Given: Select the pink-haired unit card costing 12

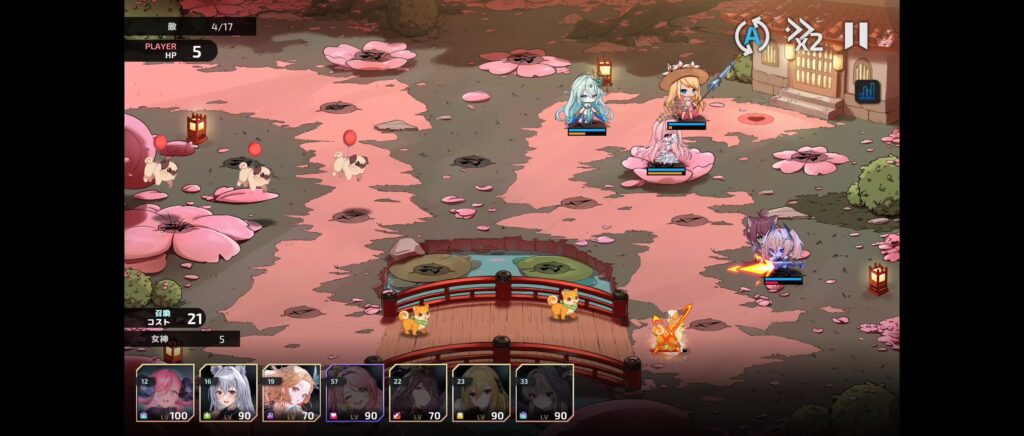Looking at the screenshot, I should click(166, 393).
